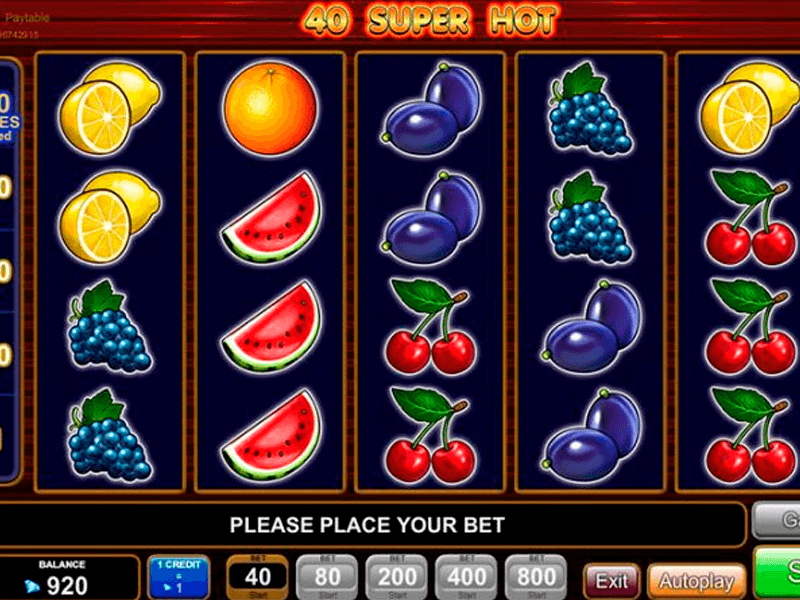Change the 1 Credit denomination
Viewport: 800px width, 600px height.
(179, 578)
